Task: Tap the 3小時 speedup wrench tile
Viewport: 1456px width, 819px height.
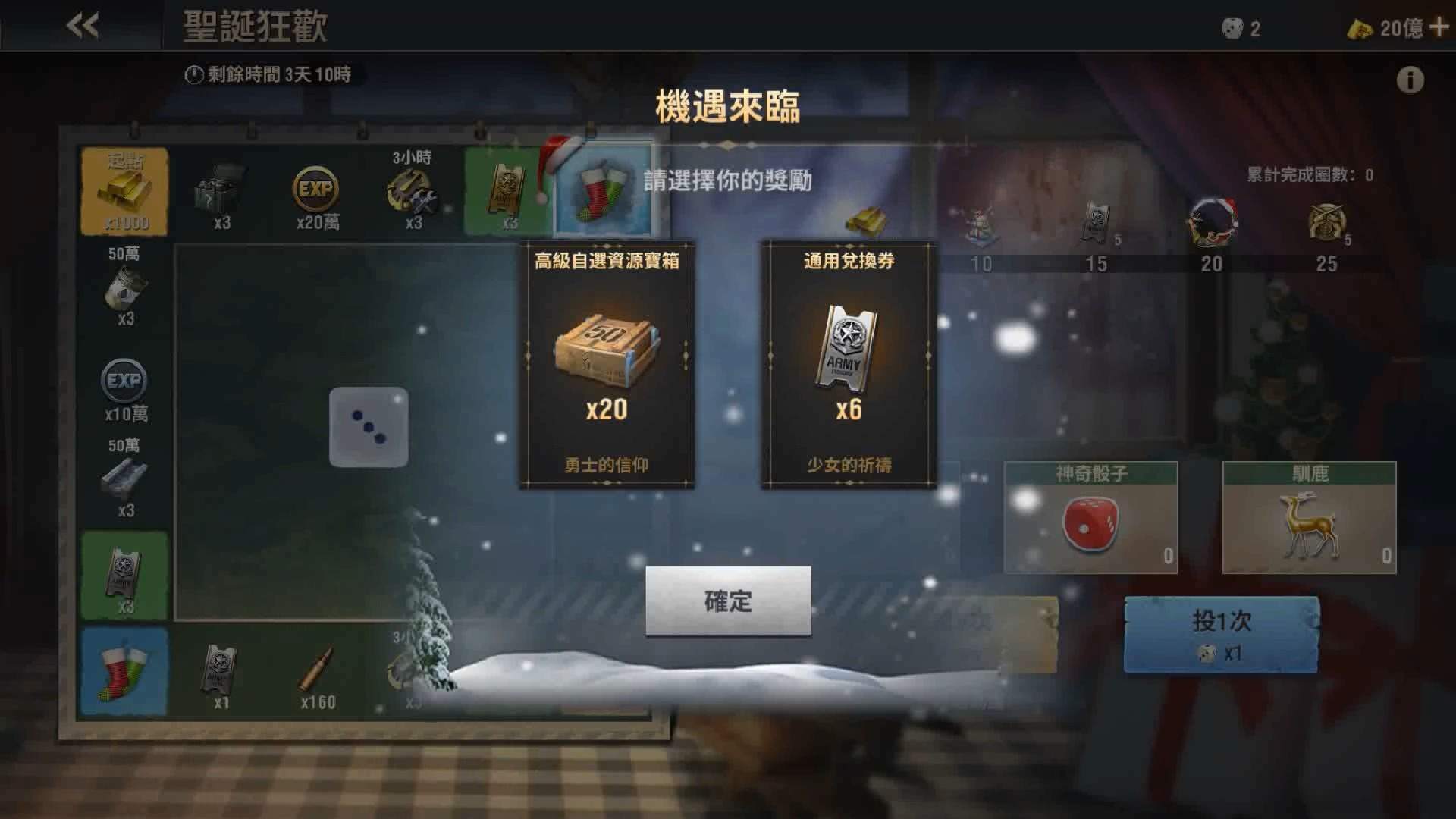Action: pyautogui.click(x=413, y=190)
